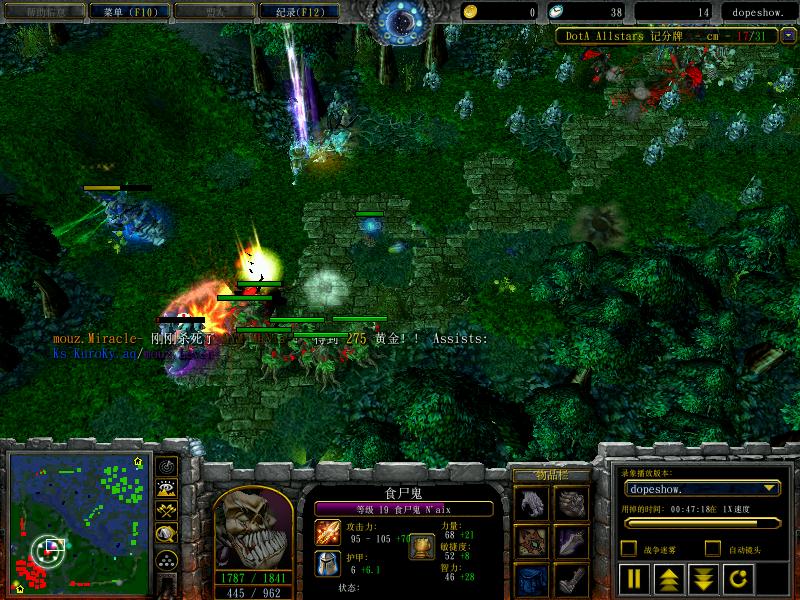Click the replay progress bar

pyautogui.click(x=701, y=522)
